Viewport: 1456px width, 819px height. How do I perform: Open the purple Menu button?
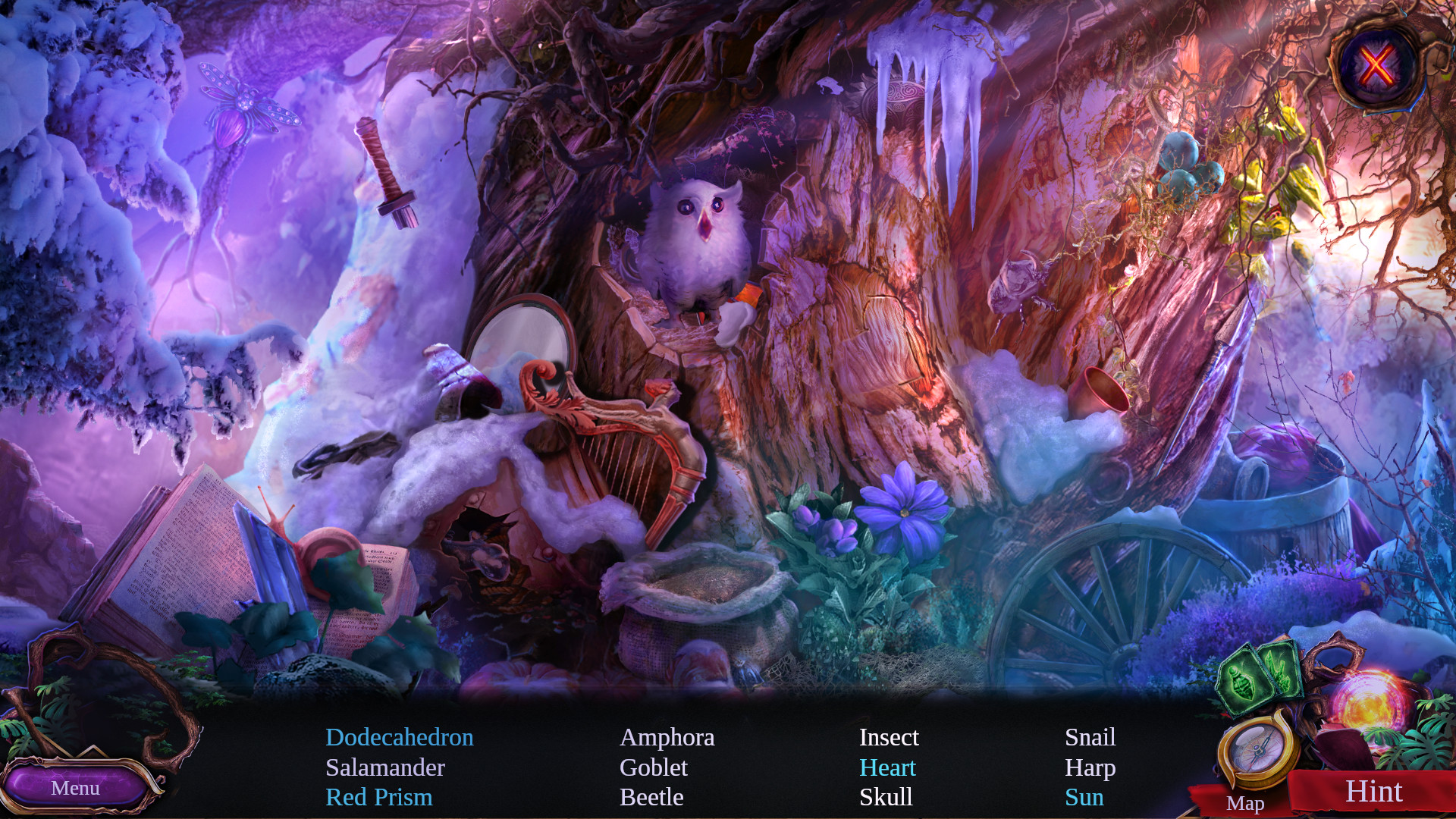pos(76,788)
